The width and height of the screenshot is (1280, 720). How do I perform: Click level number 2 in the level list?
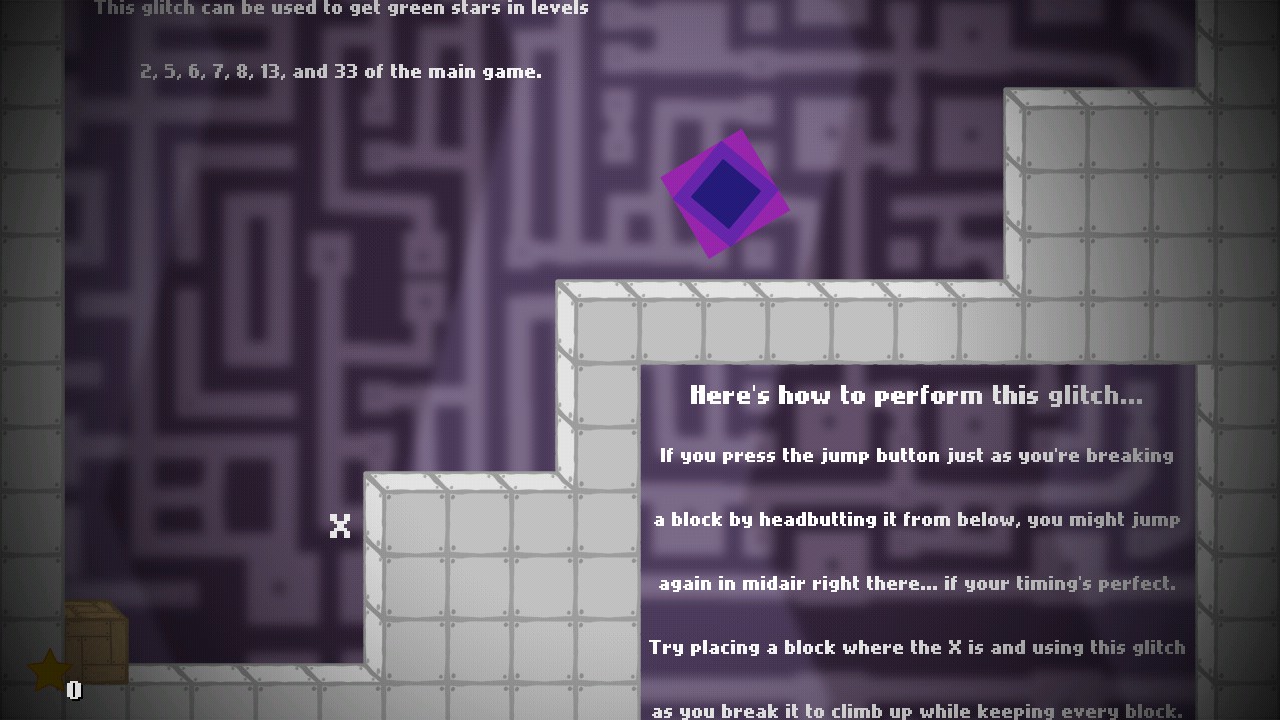pyautogui.click(x=147, y=70)
